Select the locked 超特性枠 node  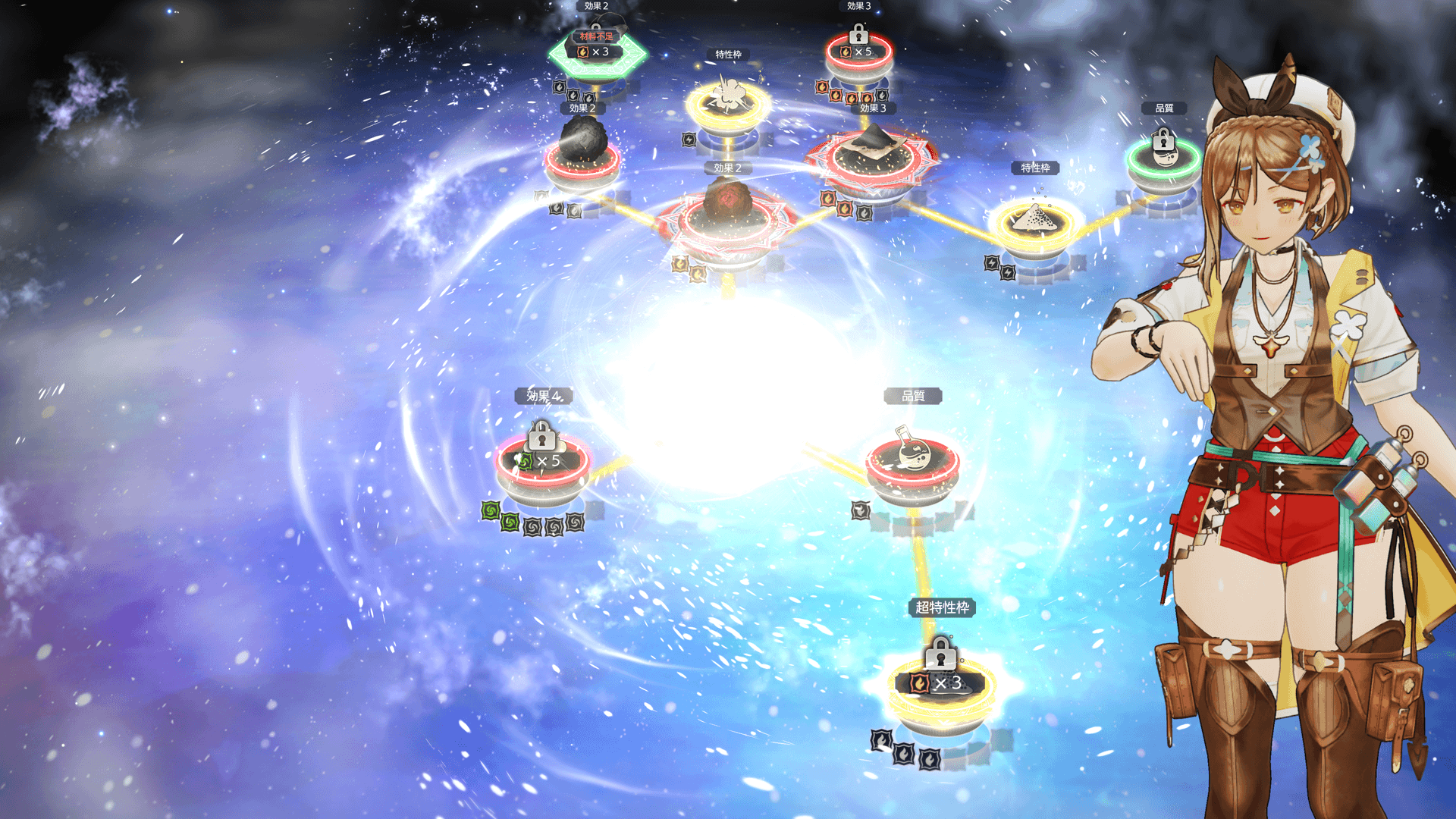point(941,684)
